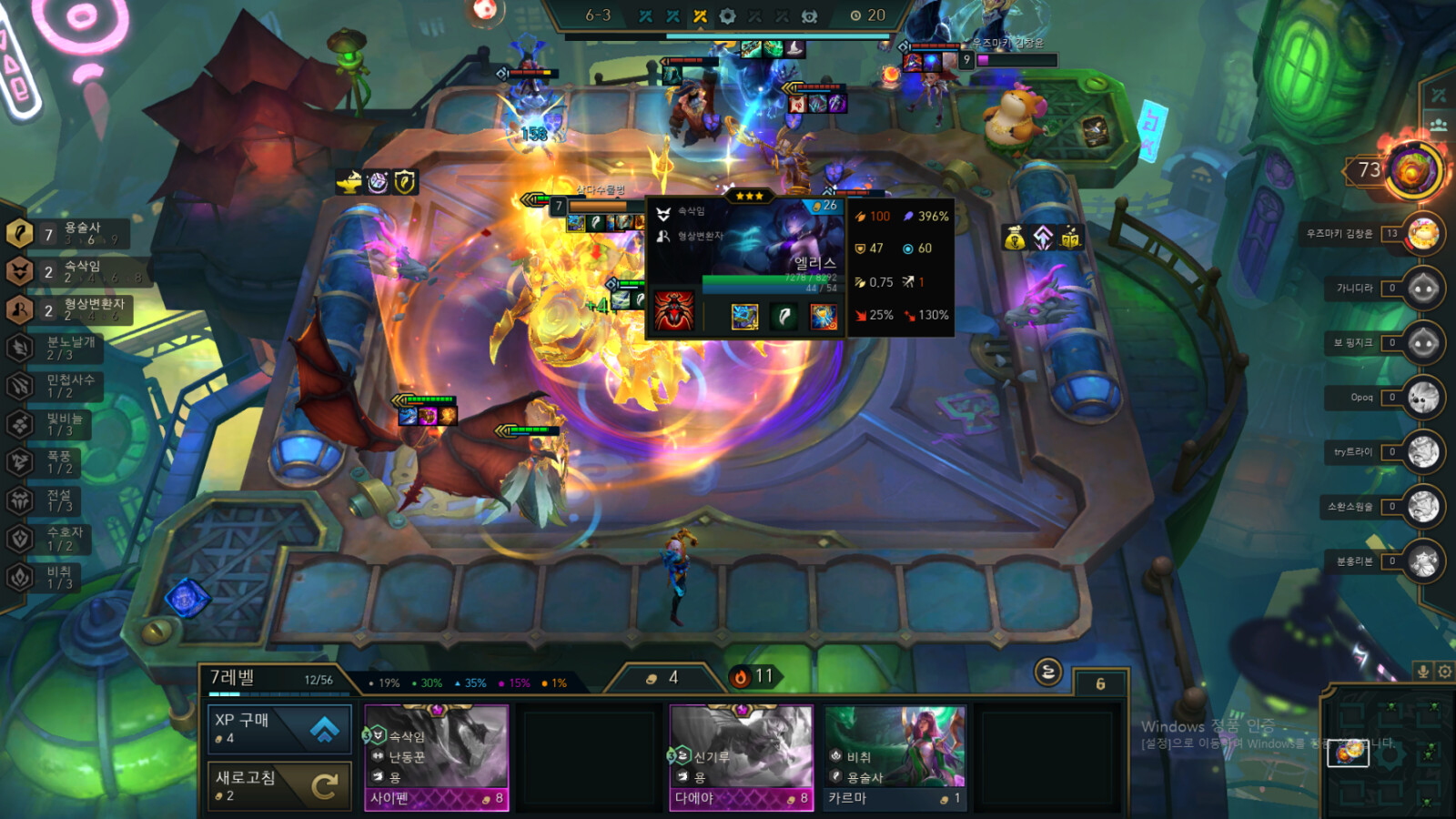Select the 속삭임 trait in synergy list
Image resolution: width=1456 pixels, height=819 pixels.
pos(68,271)
